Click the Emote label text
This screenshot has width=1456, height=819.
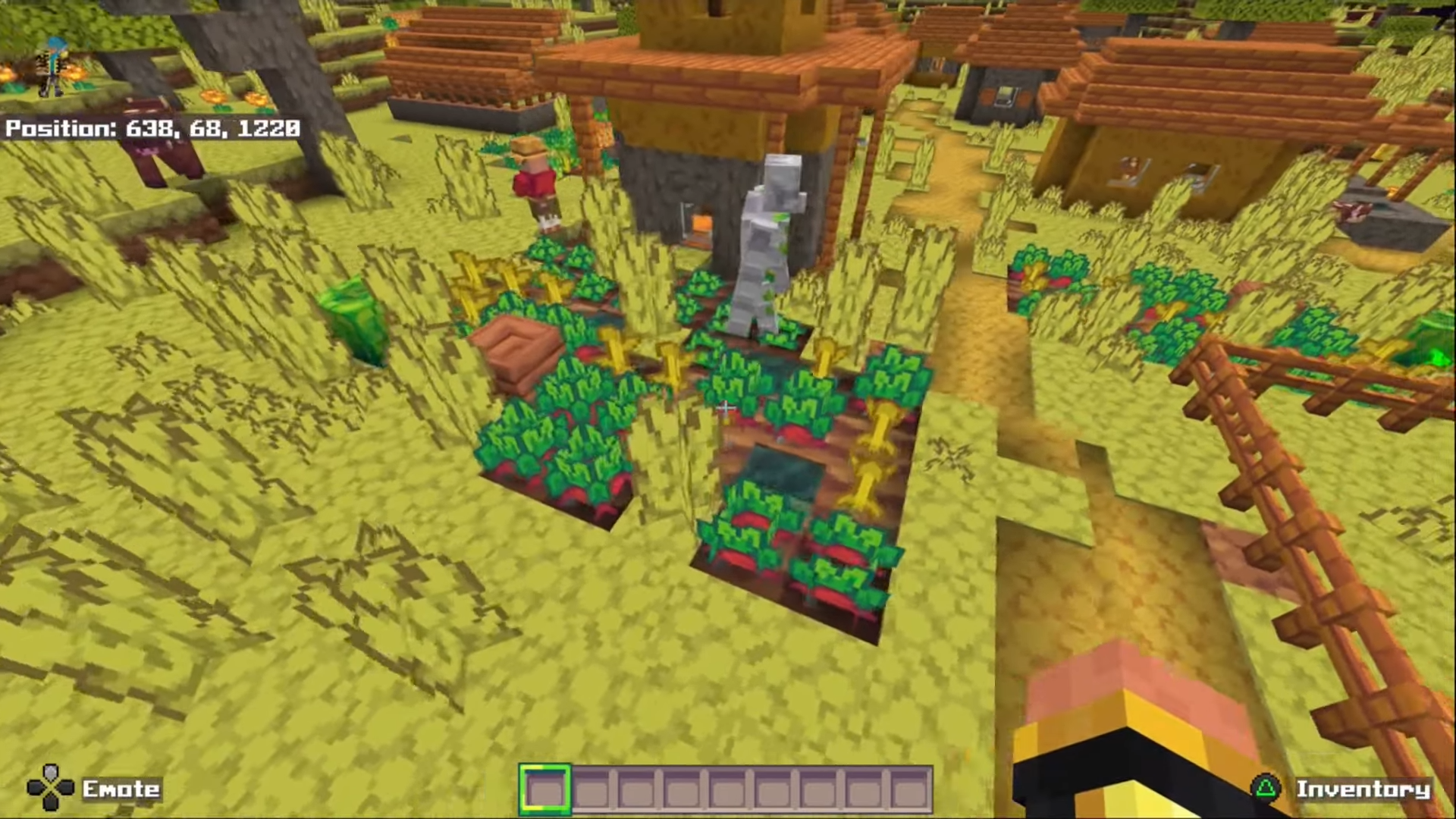click(121, 789)
